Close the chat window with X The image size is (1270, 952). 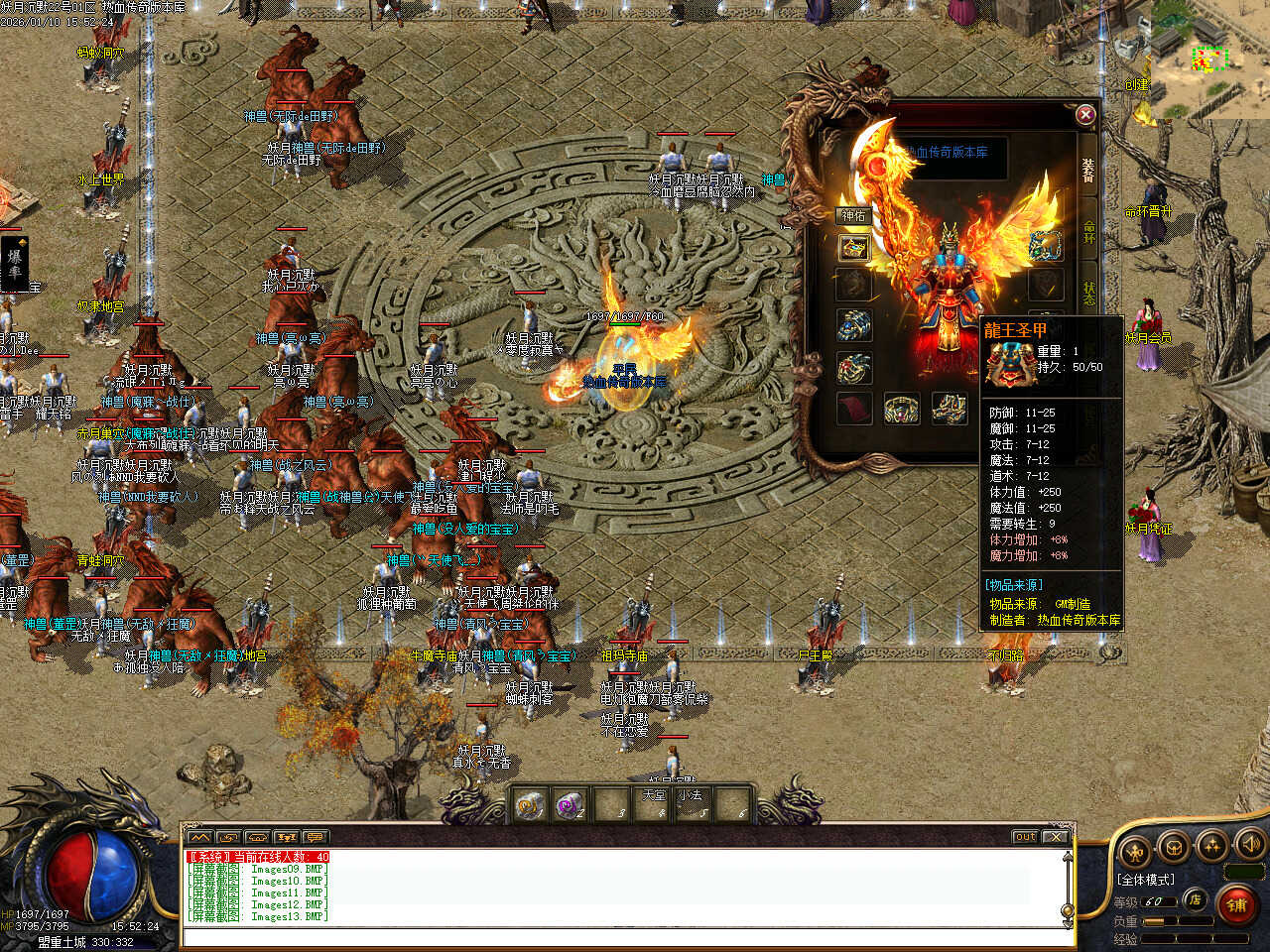(x=1057, y=837)
